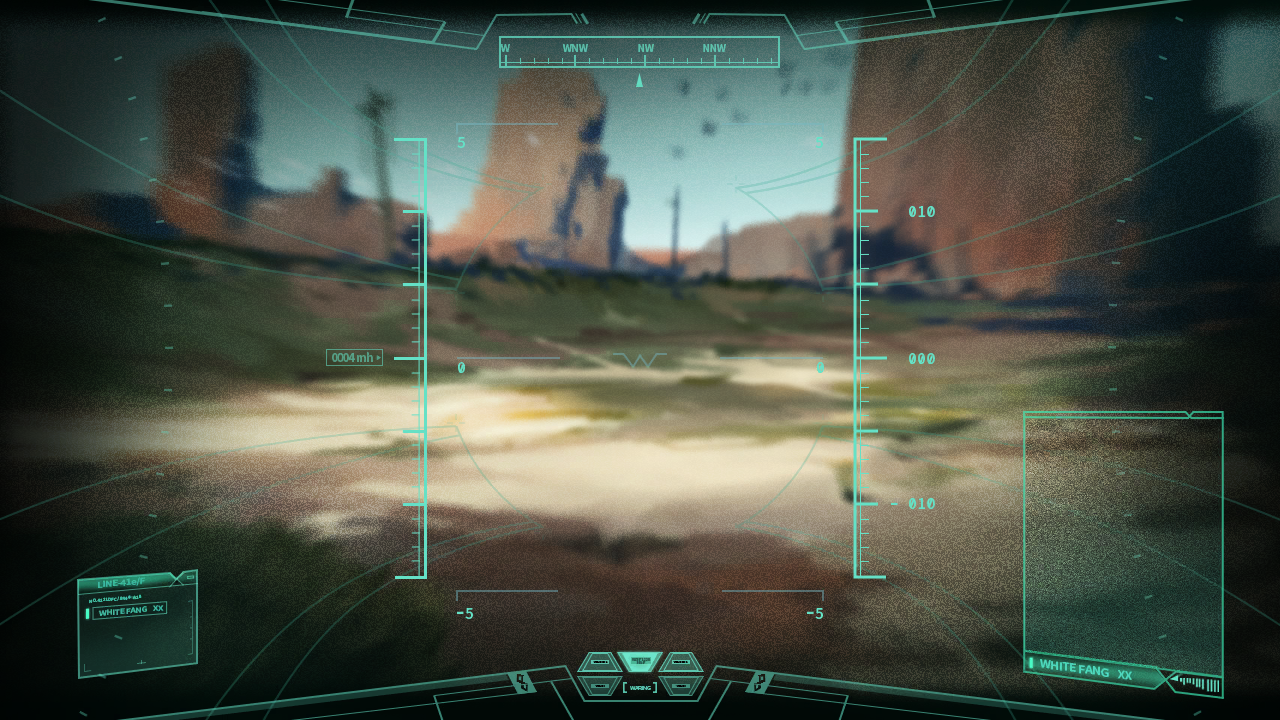Select the highlighted center hexagon panel
Screen dimensions: 1280x720
[640, 661]
